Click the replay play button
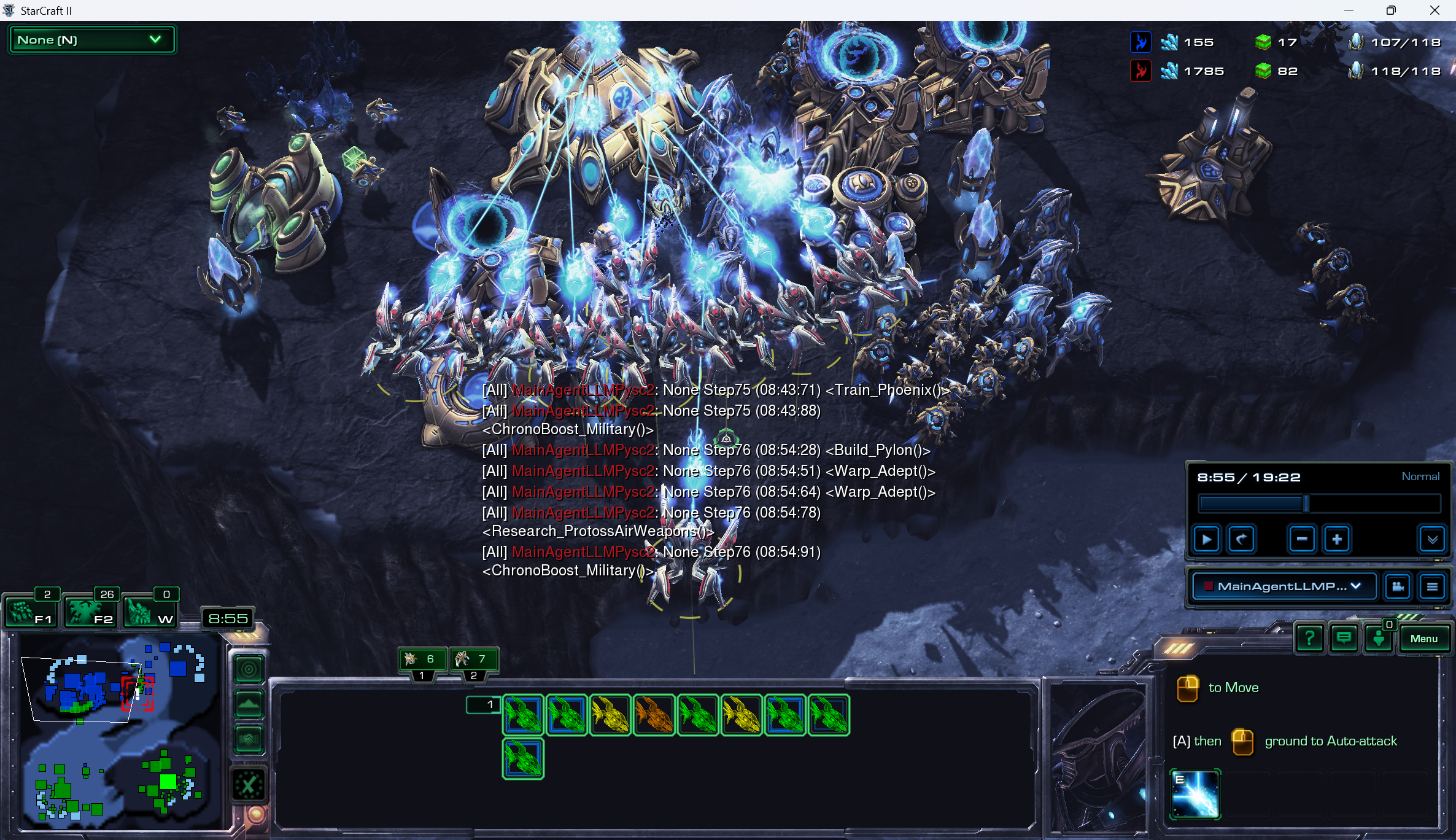 click(x=1206, y=540)
